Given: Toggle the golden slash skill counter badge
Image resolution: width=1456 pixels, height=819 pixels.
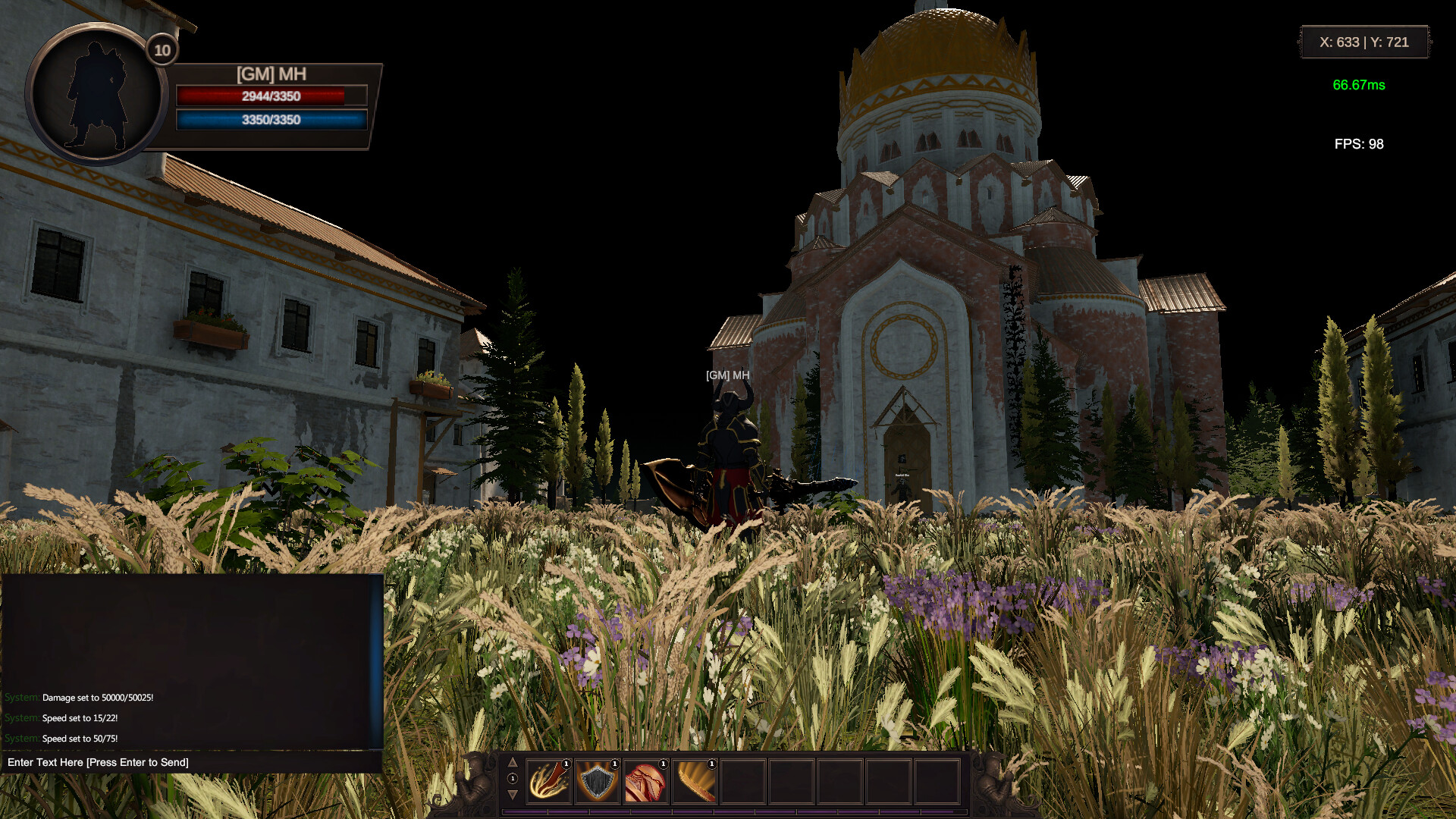Looking at the screenshot, I should coord(712,764).
